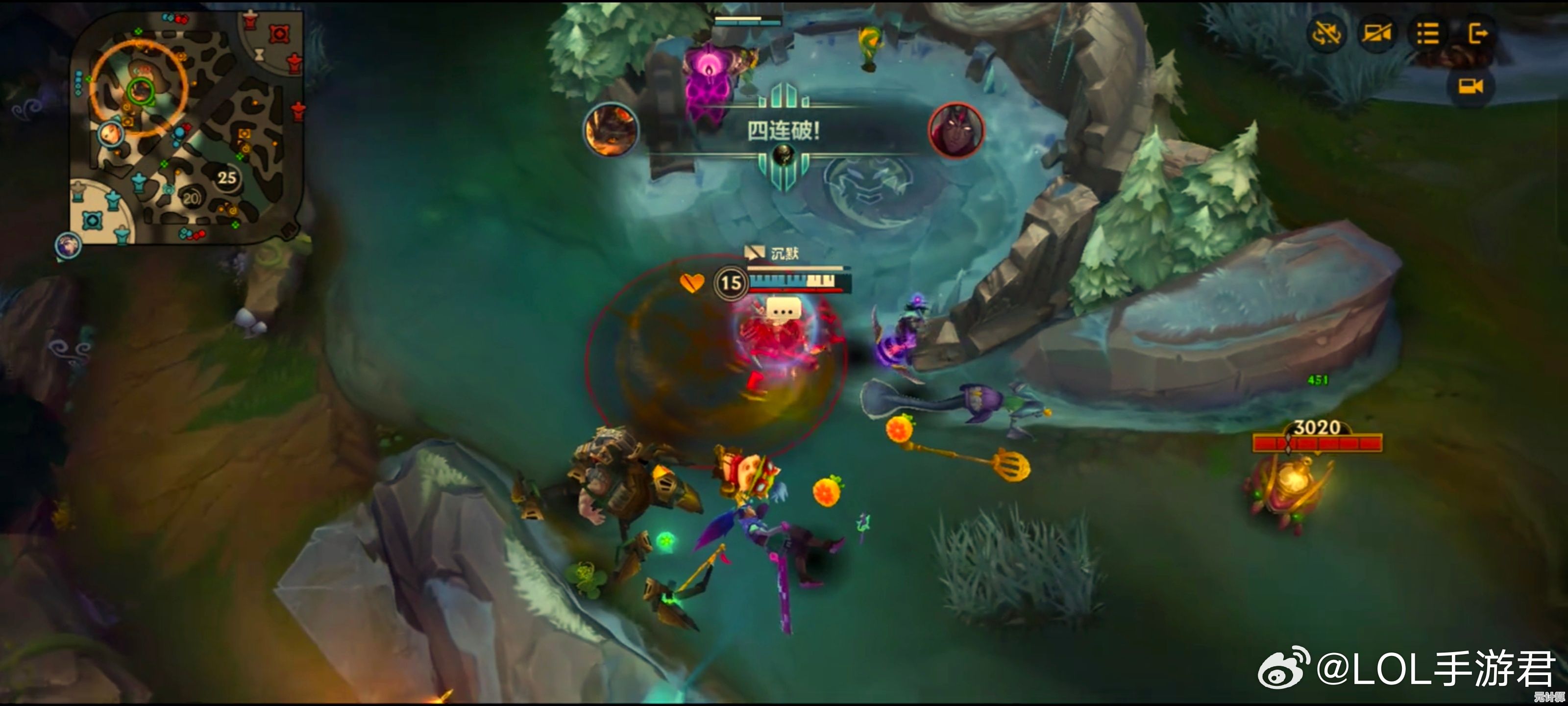Click the 25 timer marker on minimap
The image size is (1568, 706).
[227, 178]
